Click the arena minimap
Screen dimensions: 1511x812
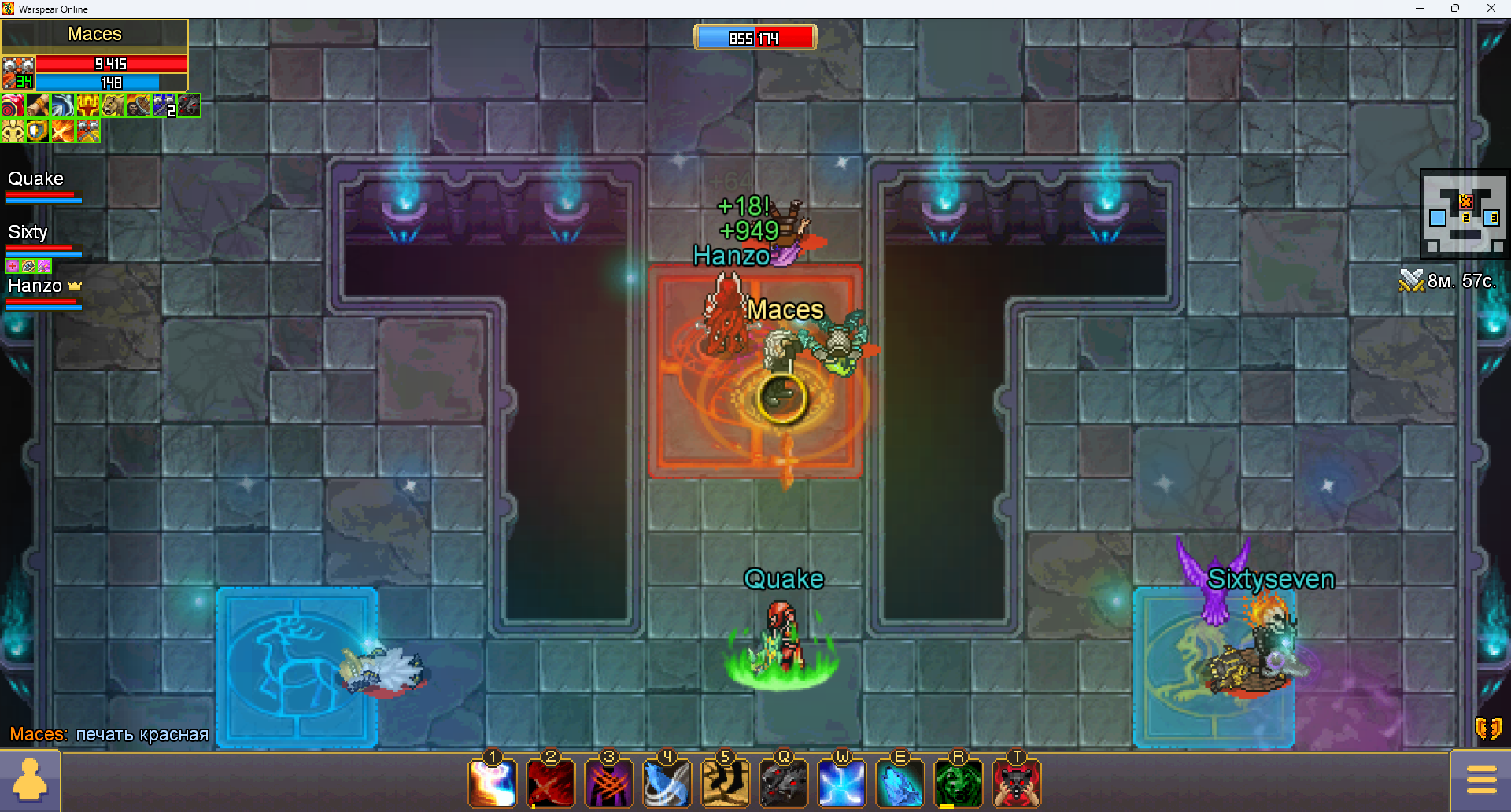point(1465,213)
